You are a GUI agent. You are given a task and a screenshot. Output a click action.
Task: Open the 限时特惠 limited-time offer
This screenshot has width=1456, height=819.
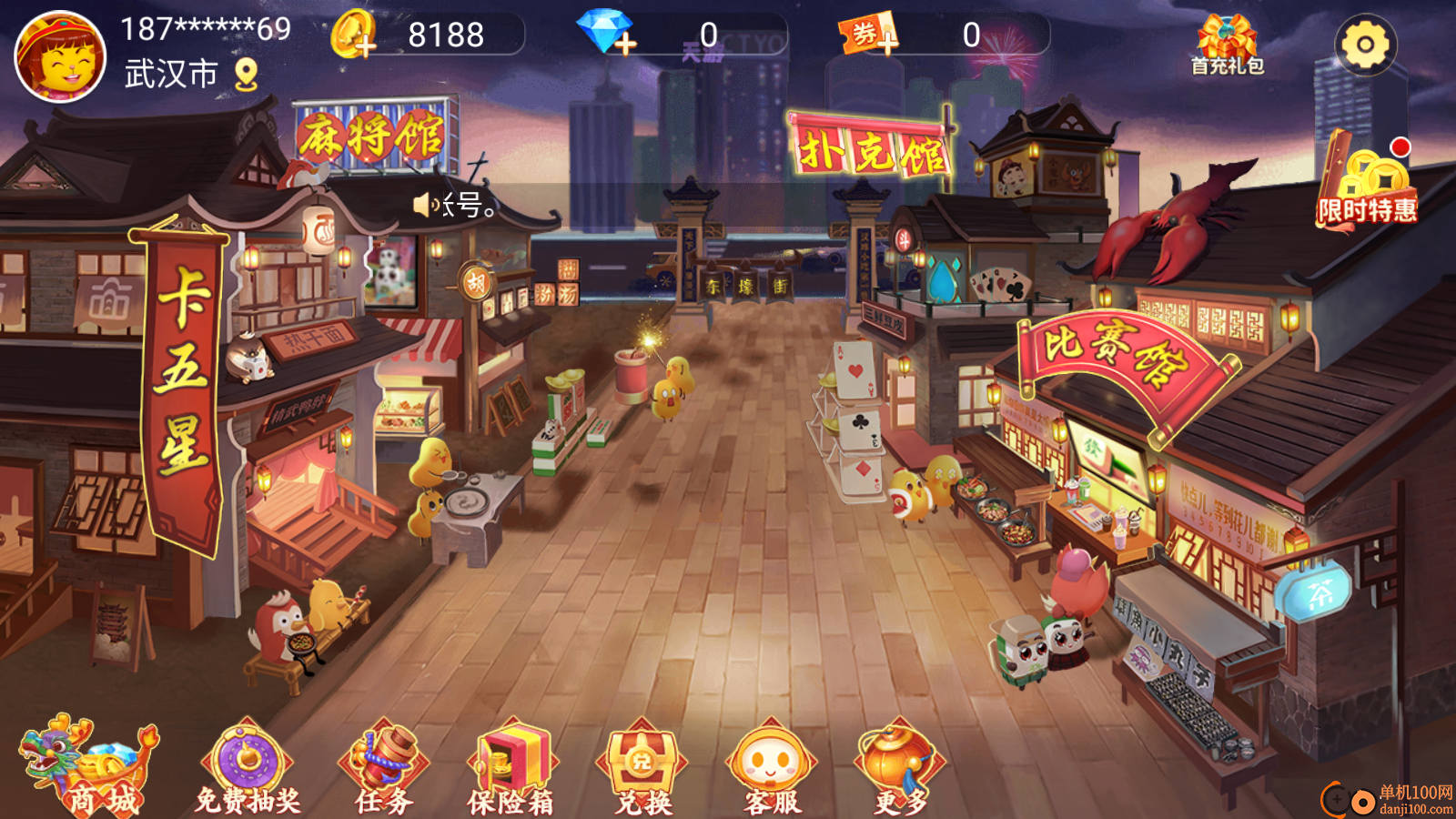1367,187
